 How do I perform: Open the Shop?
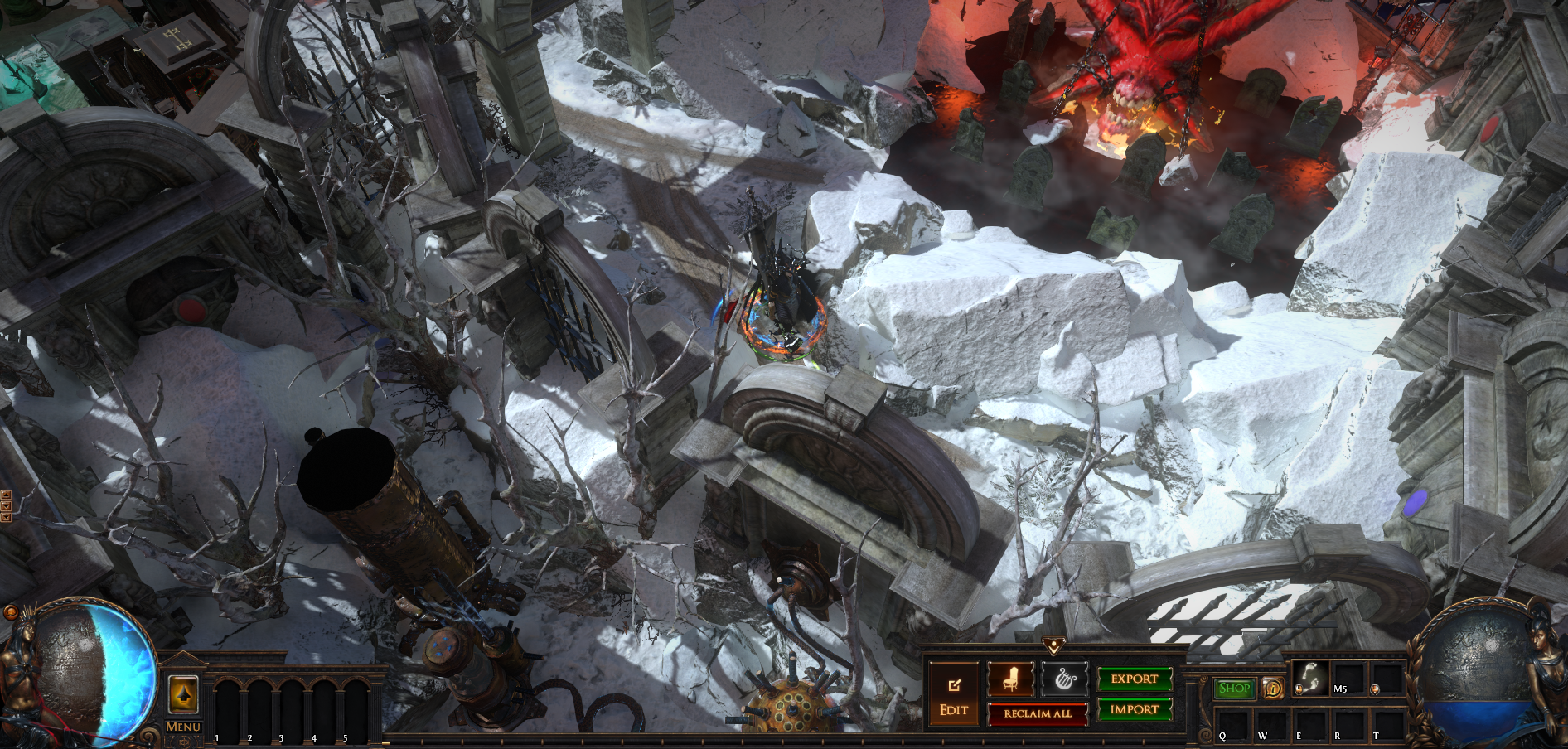[x=1234, y=688]
